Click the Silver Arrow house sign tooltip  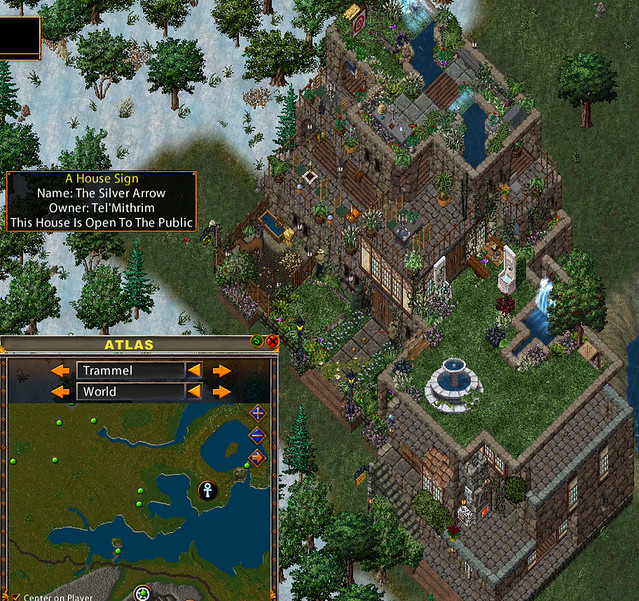[101, 201]
